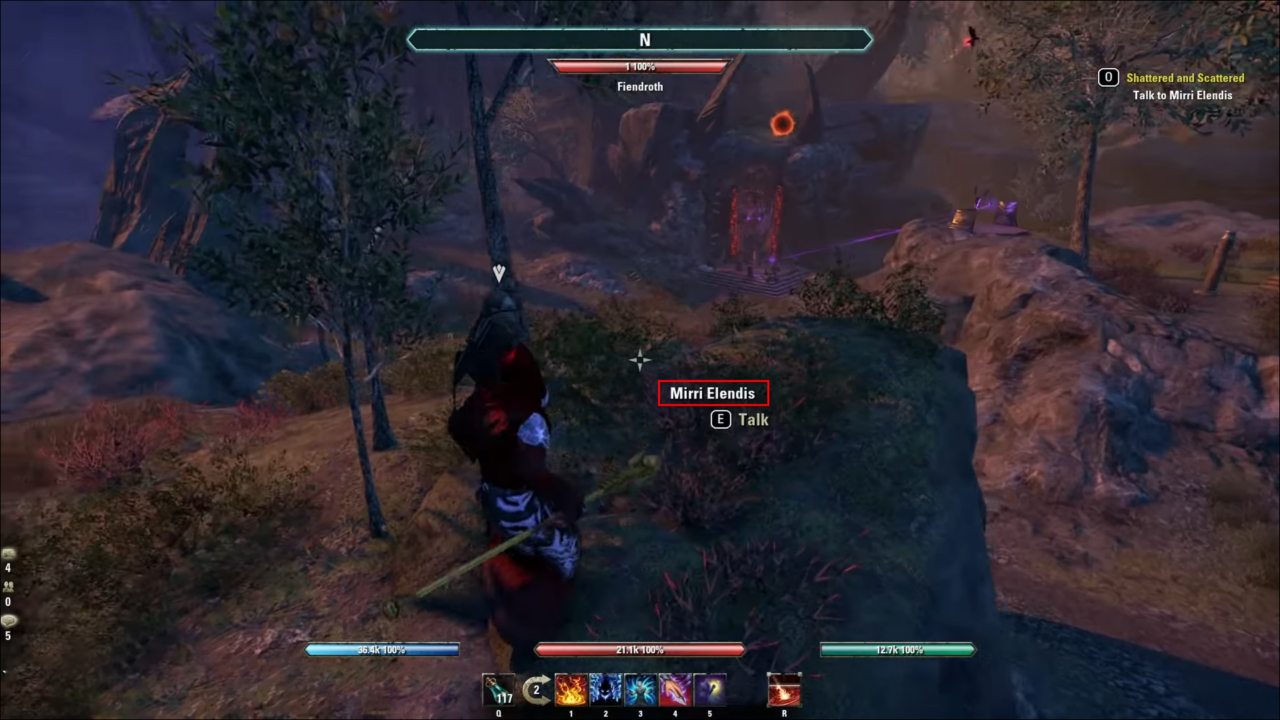Viewport: 1280px width, 720px height.
Task: Click the quest tracker toggle key O
Action: [1108, 77]
